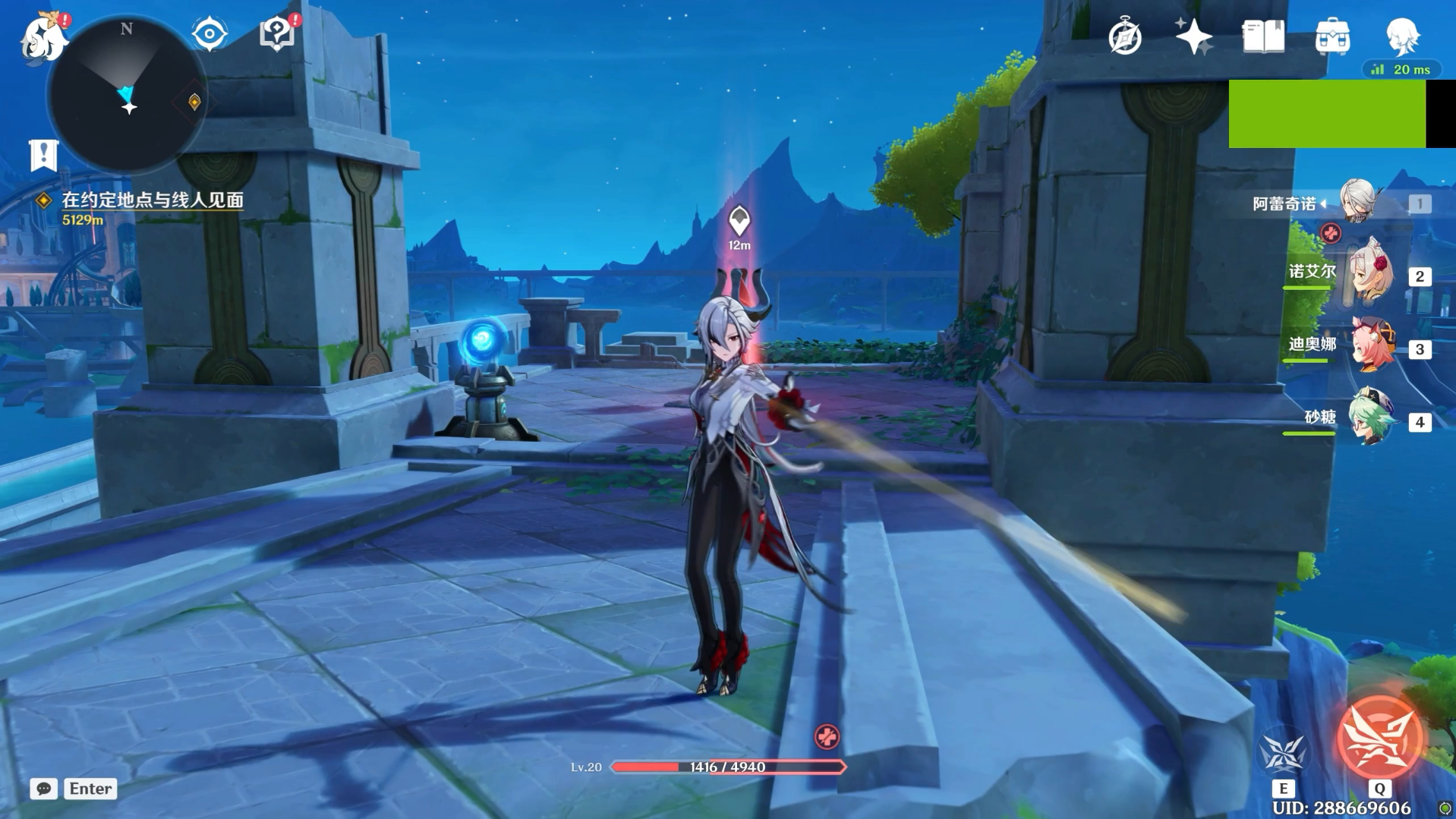Open the chat speech bubble
Screen dimensions: 1456x819
click(x=44, y=789)
